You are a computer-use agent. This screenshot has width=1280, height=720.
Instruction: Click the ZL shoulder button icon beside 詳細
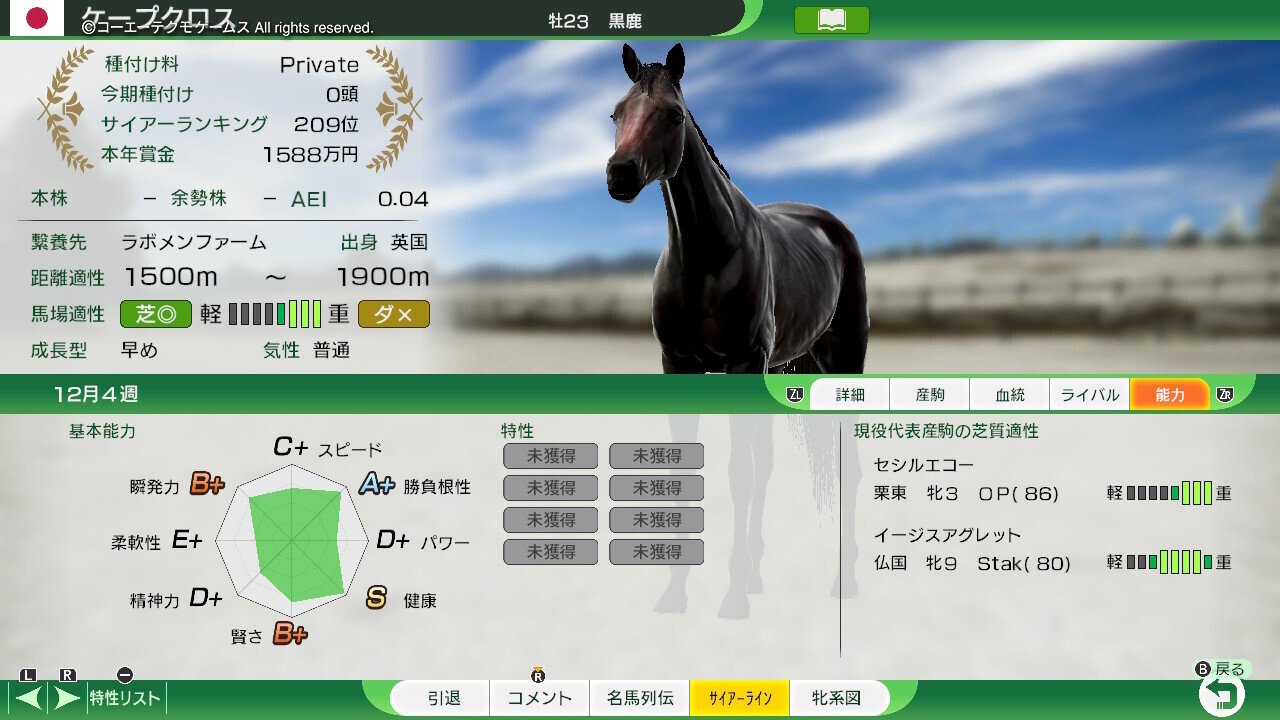[796, 394]
